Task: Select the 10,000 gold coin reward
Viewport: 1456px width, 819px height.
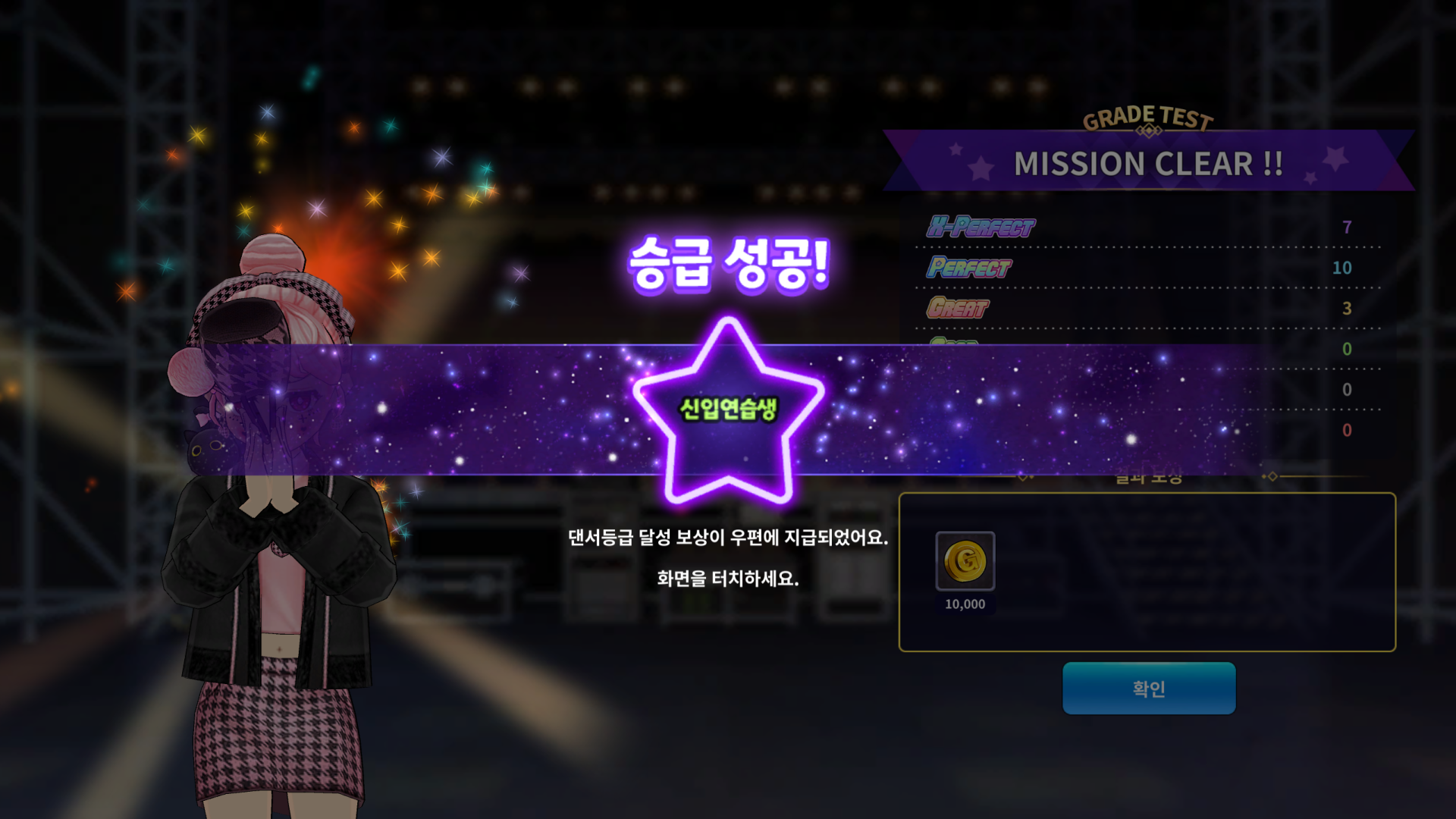Action: (x=965, y=561)
